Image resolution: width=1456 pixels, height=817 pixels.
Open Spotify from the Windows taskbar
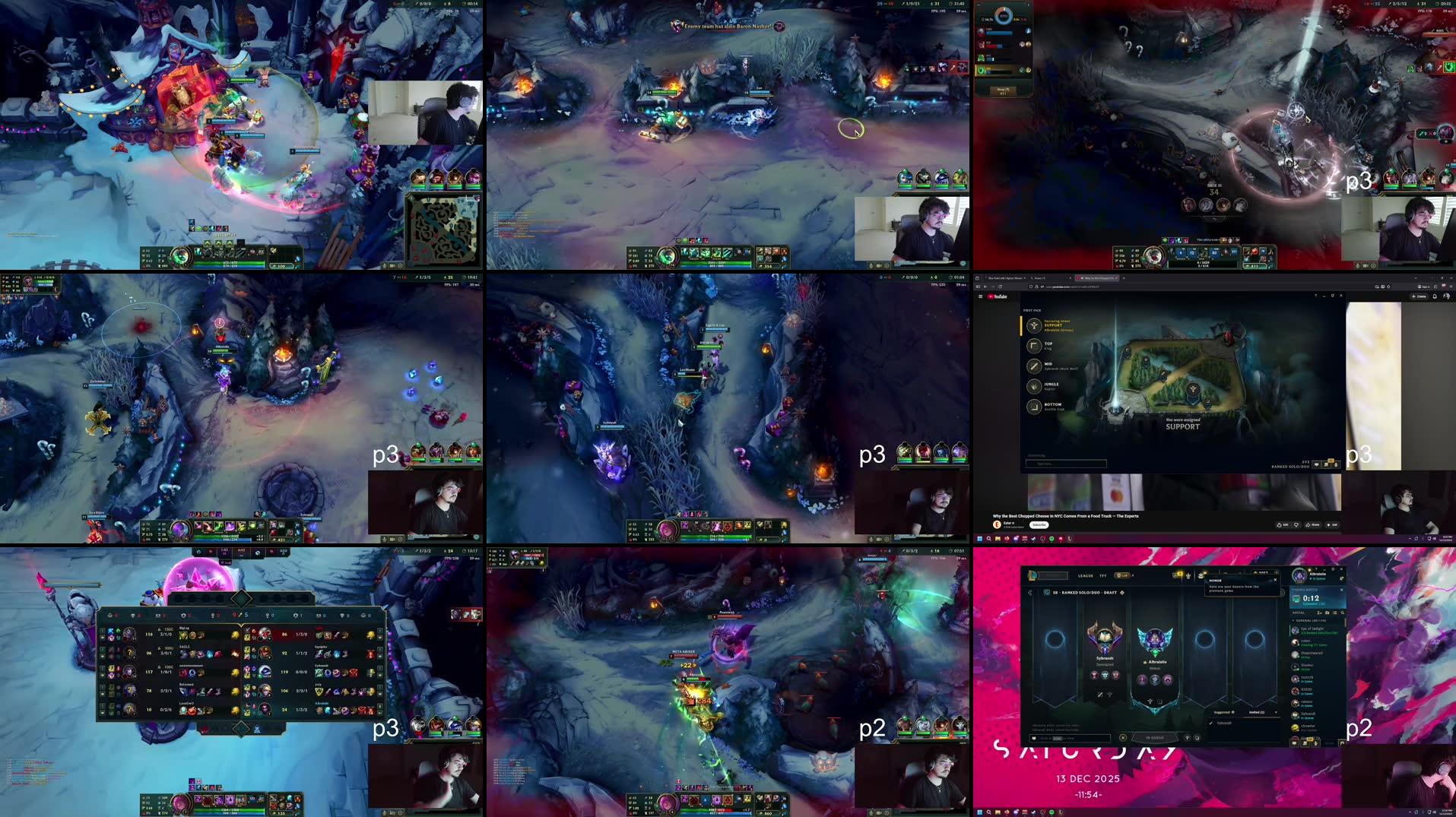(x=1052, y=539)
